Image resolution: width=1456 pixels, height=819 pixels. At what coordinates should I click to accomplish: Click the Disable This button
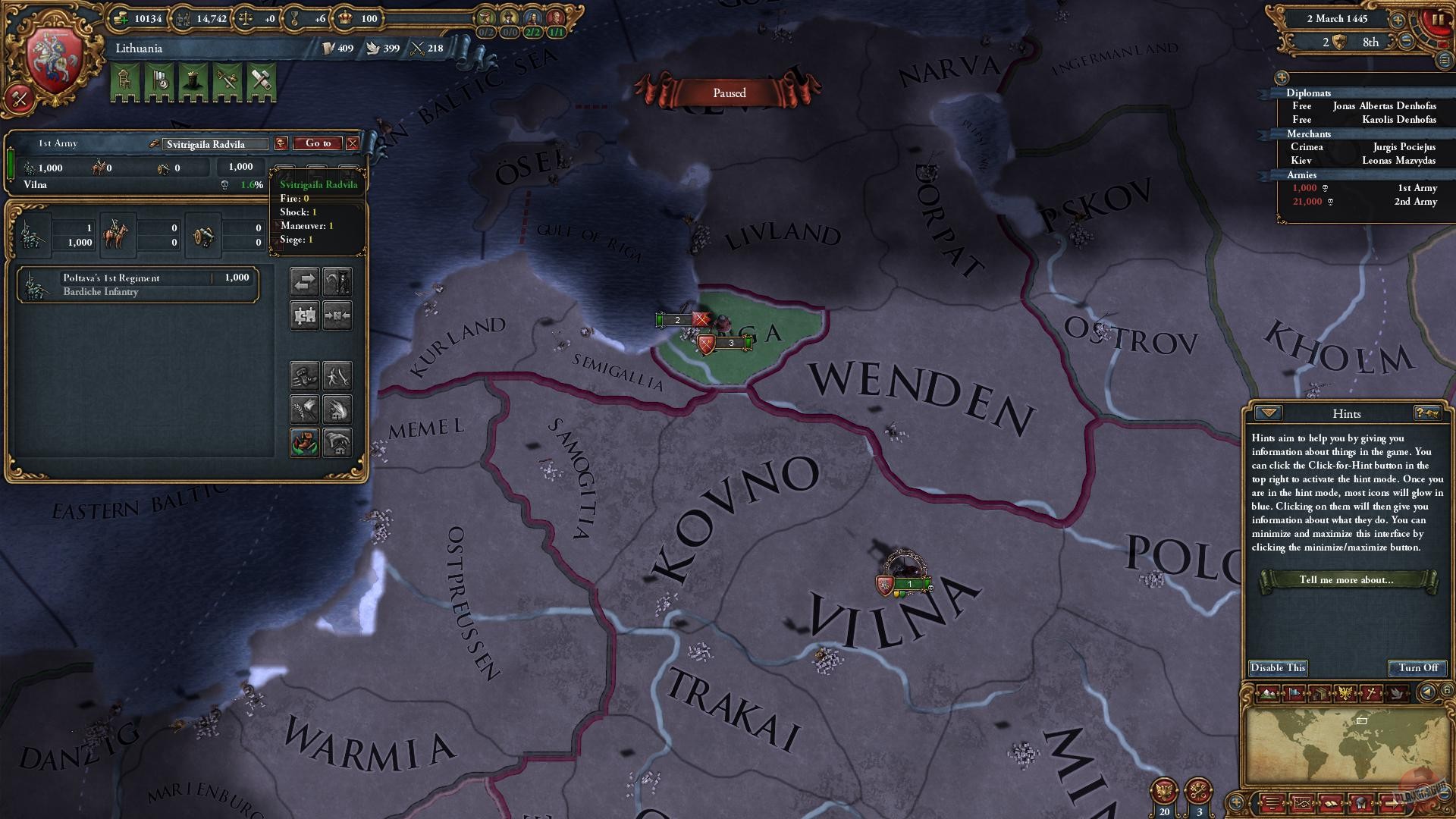point(1278,668)
